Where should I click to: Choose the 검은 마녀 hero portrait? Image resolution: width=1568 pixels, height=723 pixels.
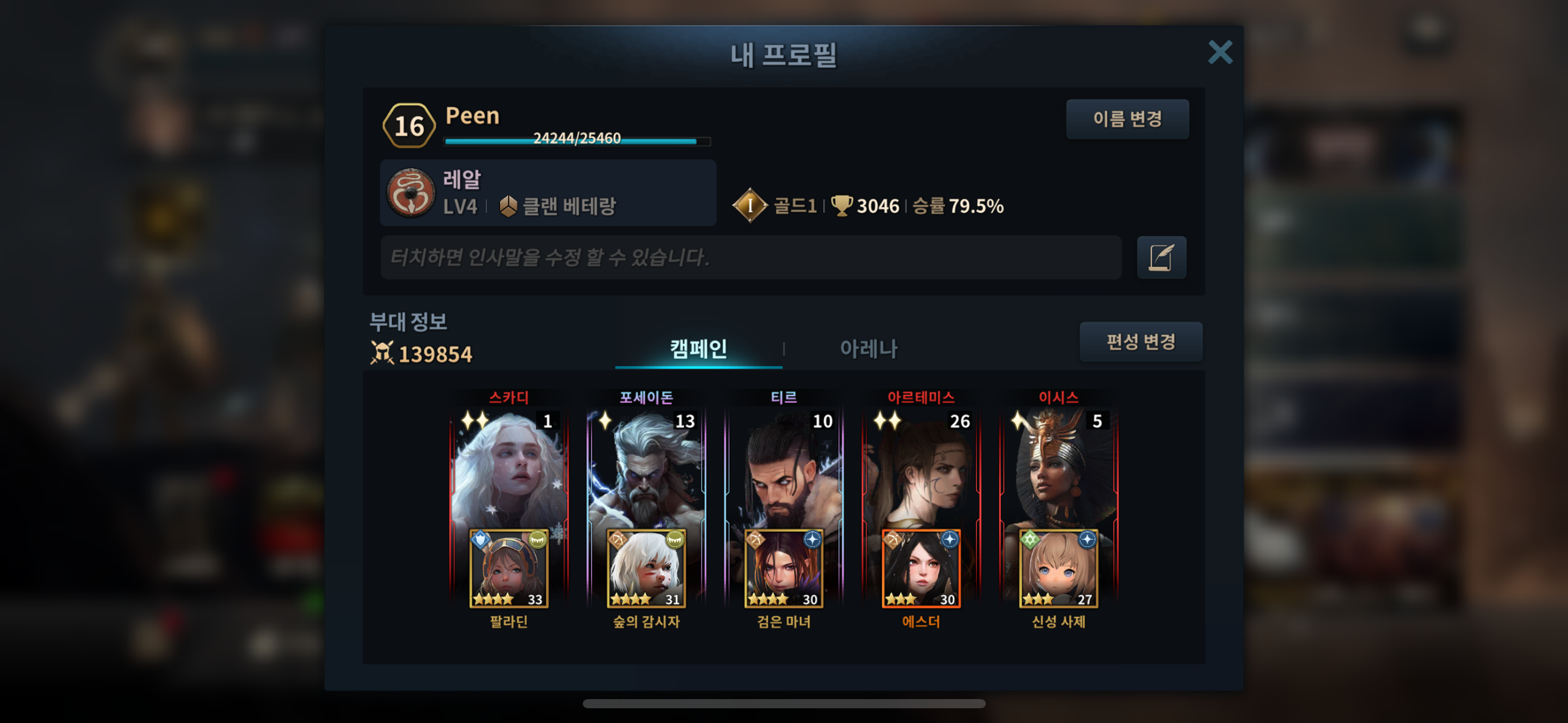click(x=783, y=569)
